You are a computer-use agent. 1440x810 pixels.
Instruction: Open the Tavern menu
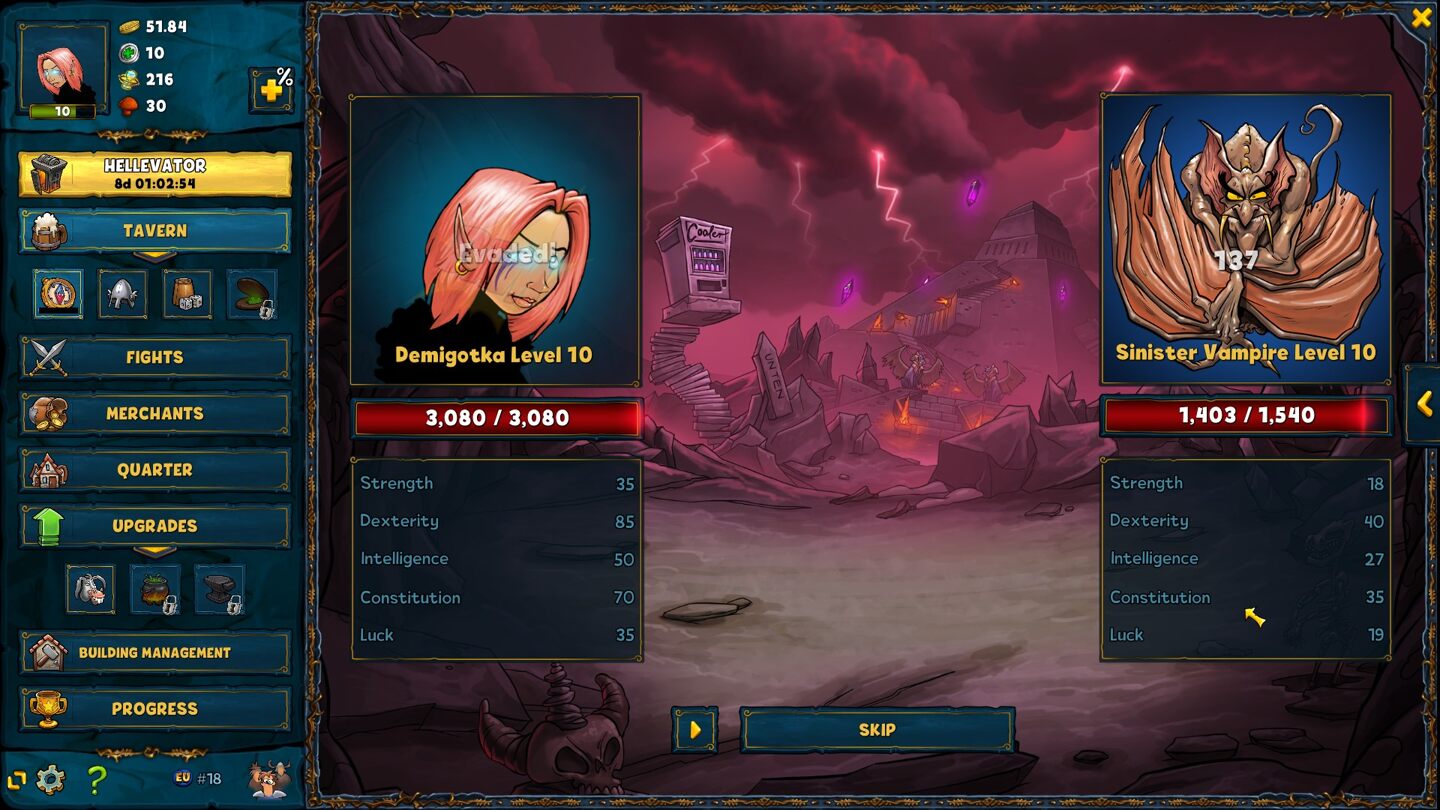155,231
